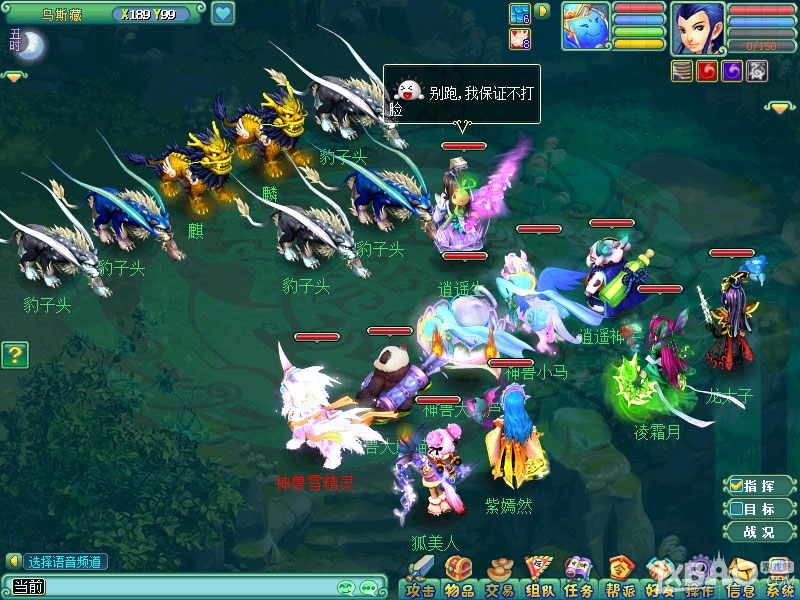Open the 任务 (Quests) scroll

click(x=578, y=577)
